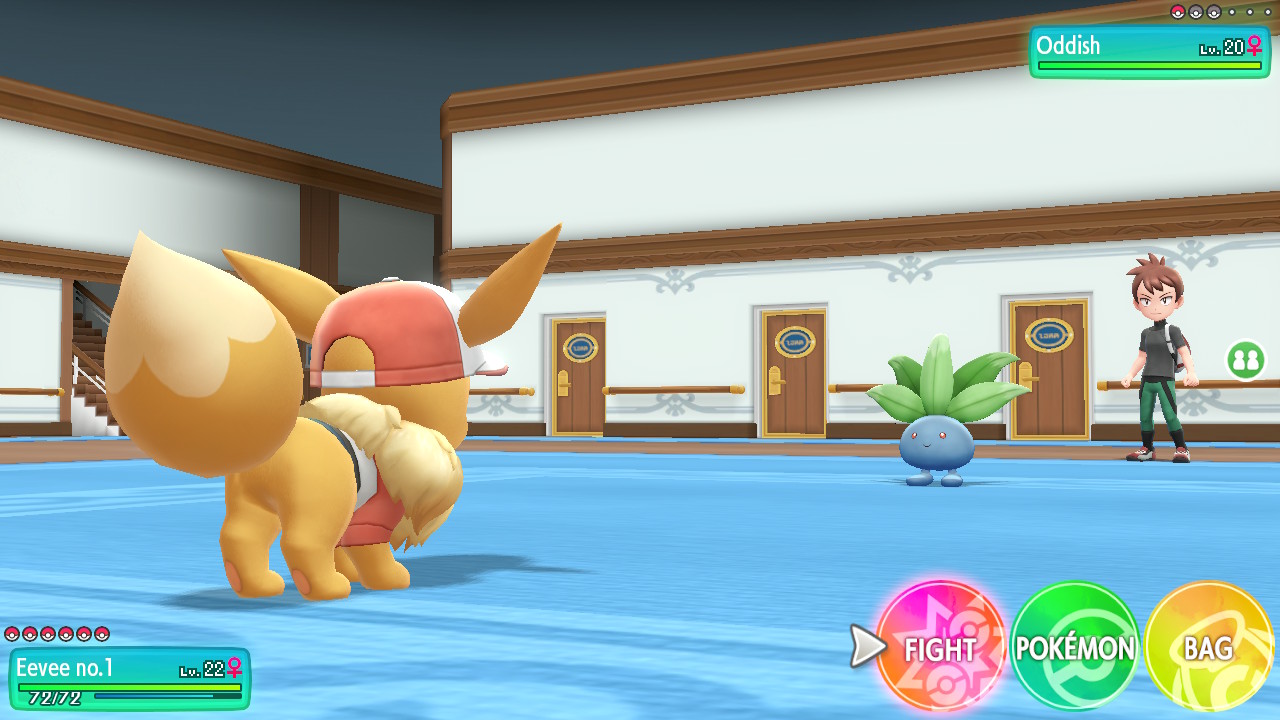Click the left Poké Ball in the top-right corner

[1178, 12]
